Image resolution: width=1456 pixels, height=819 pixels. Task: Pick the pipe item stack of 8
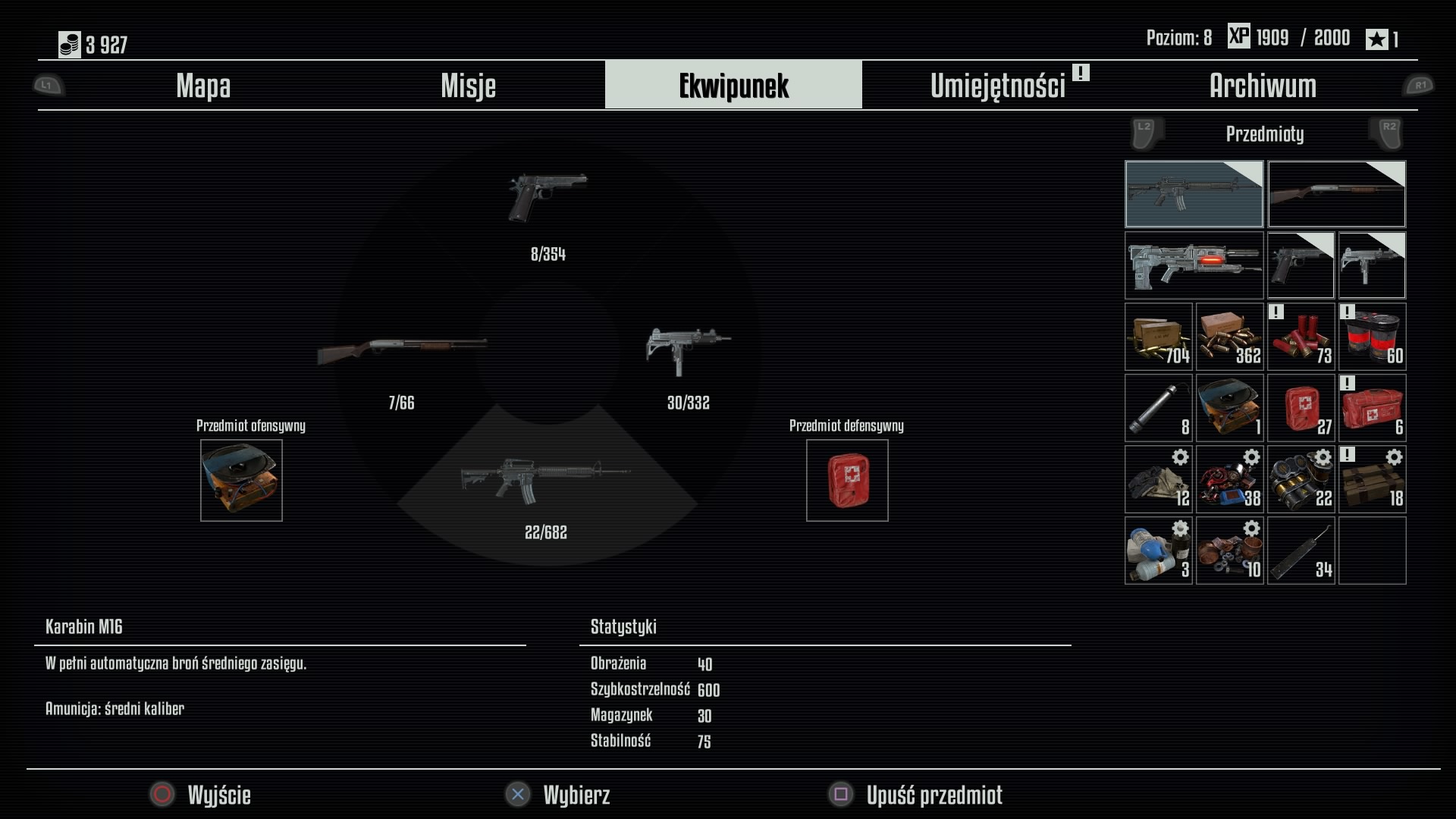[x=1158, y=408]
